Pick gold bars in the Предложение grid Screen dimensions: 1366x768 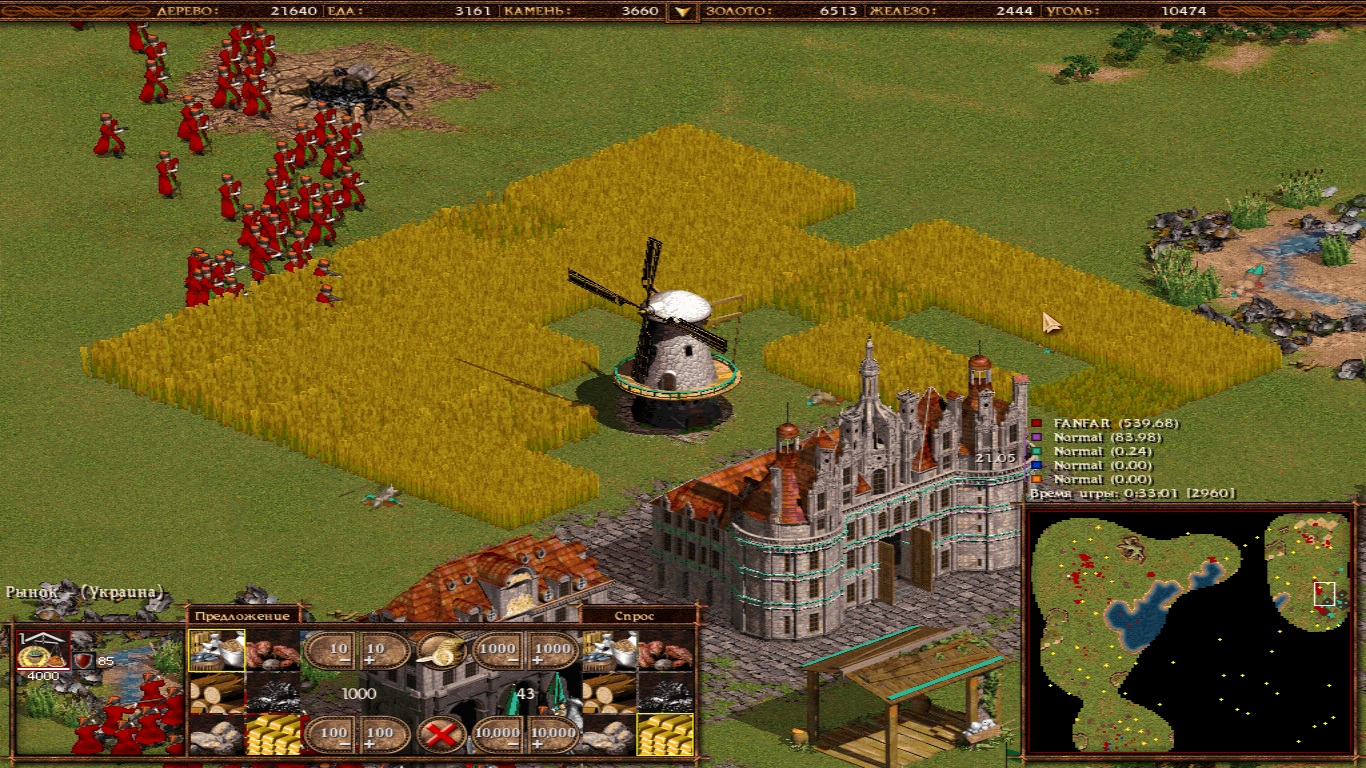[273, 734]
